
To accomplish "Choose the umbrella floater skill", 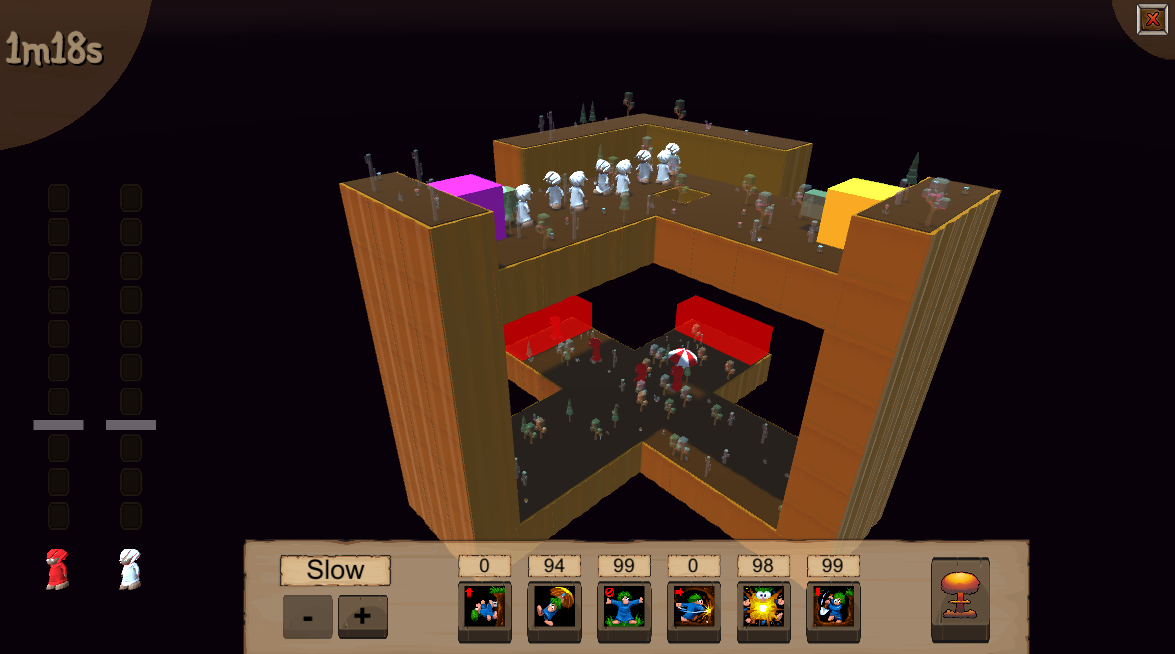I will point(554,607).
